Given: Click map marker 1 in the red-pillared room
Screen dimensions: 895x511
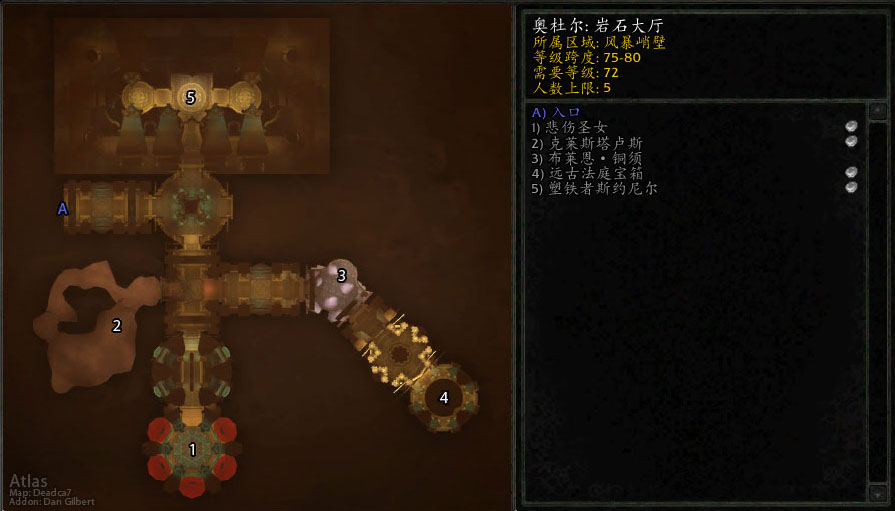Looking at the screenshot, I should click(x=193, y=450).
